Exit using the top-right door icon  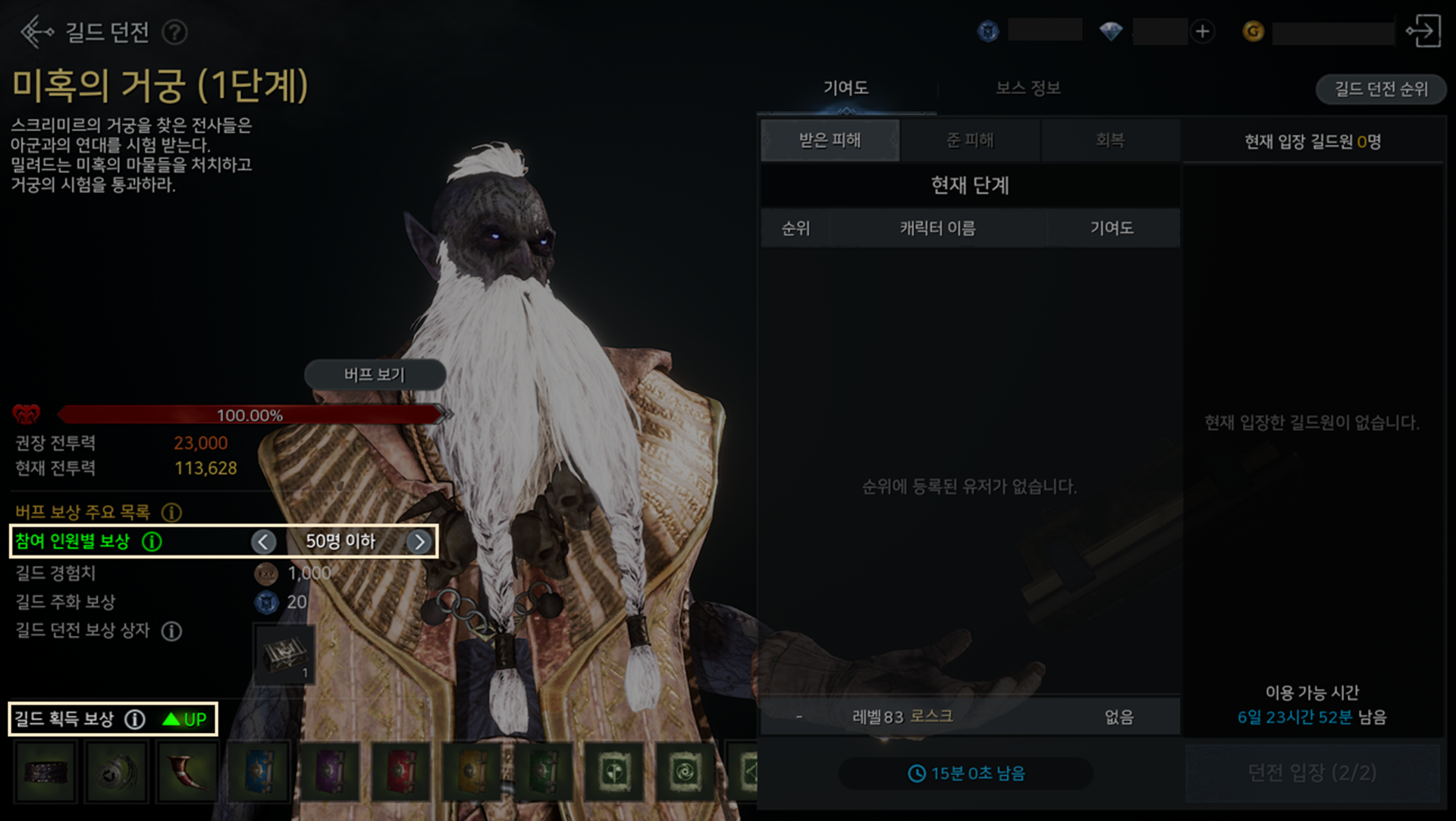coord(1423,32)
